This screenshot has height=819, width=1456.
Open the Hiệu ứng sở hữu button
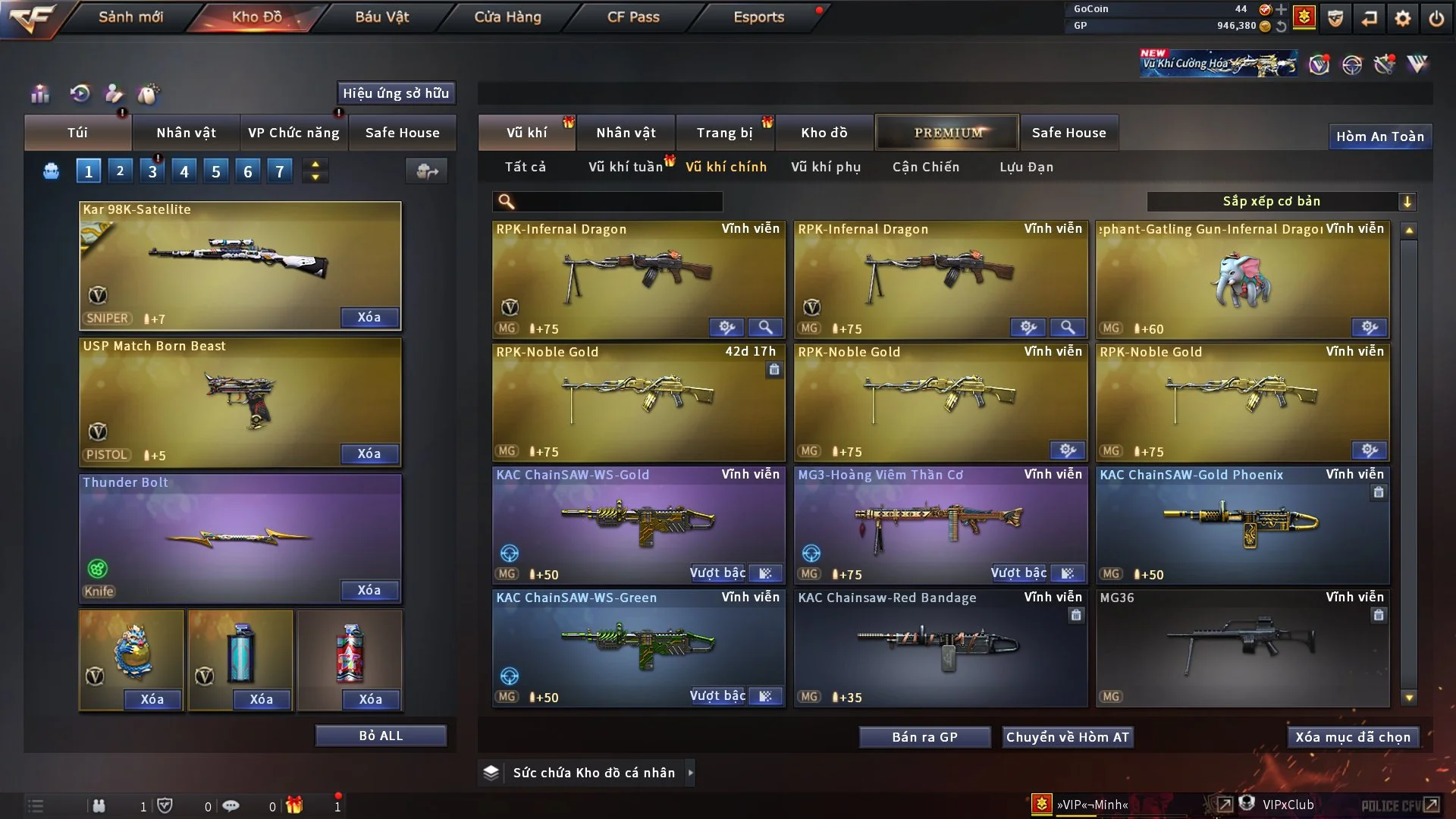(x=396, y=93)
